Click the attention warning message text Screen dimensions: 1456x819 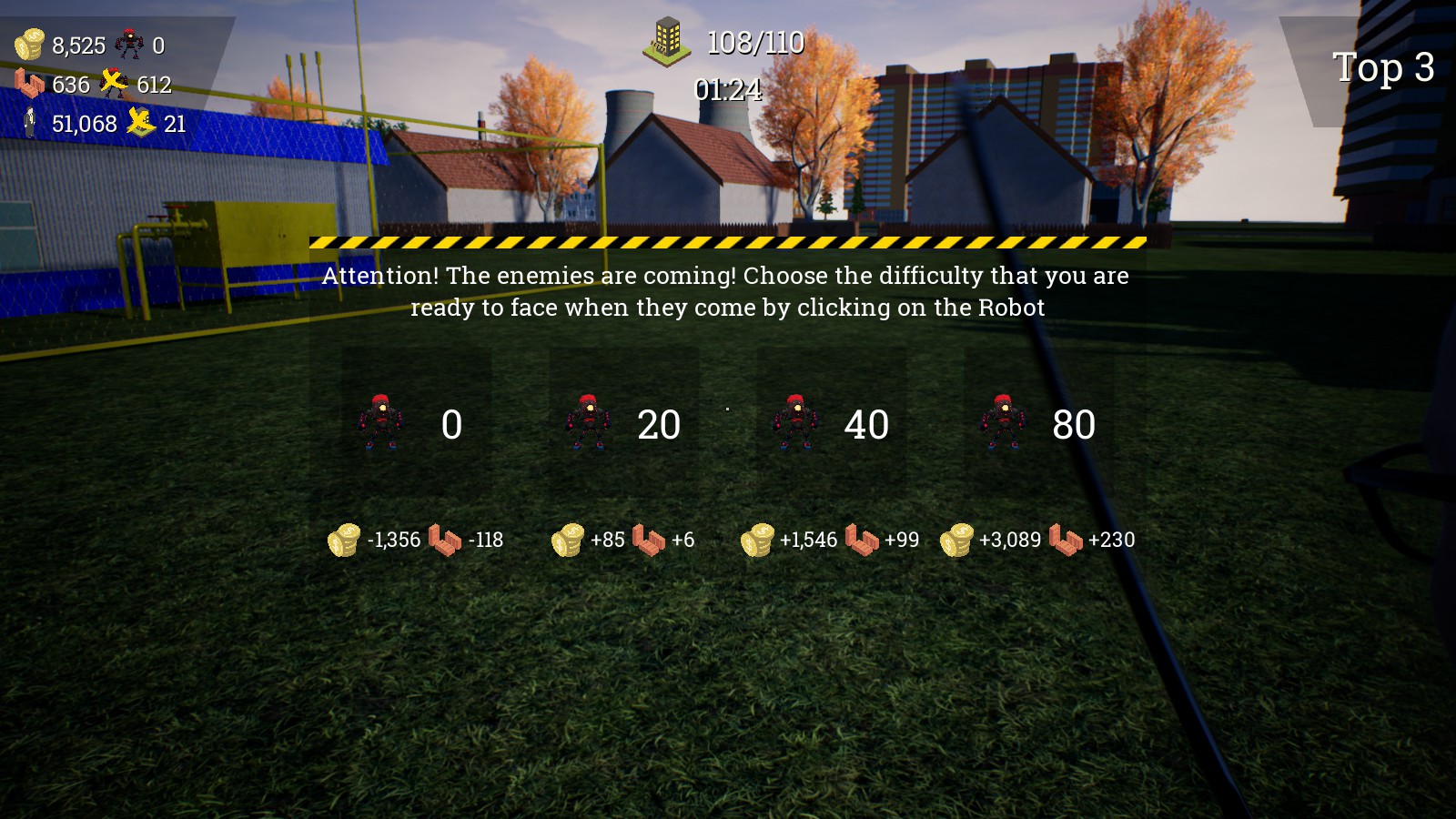point(725,291)
